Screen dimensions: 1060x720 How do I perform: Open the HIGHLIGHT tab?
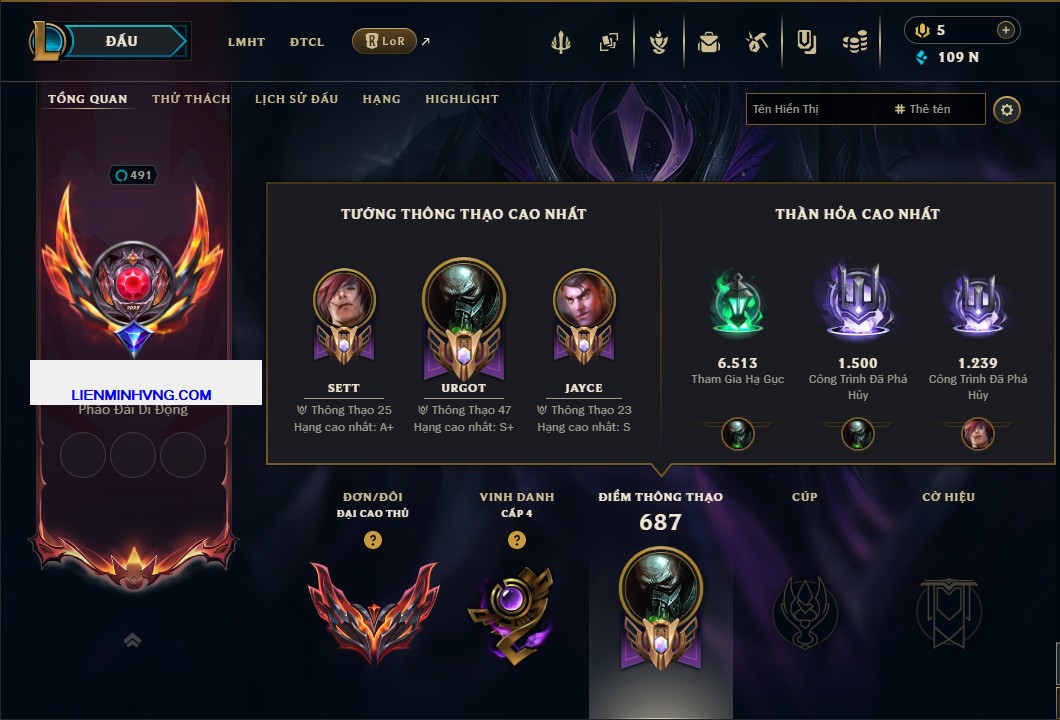461,99
